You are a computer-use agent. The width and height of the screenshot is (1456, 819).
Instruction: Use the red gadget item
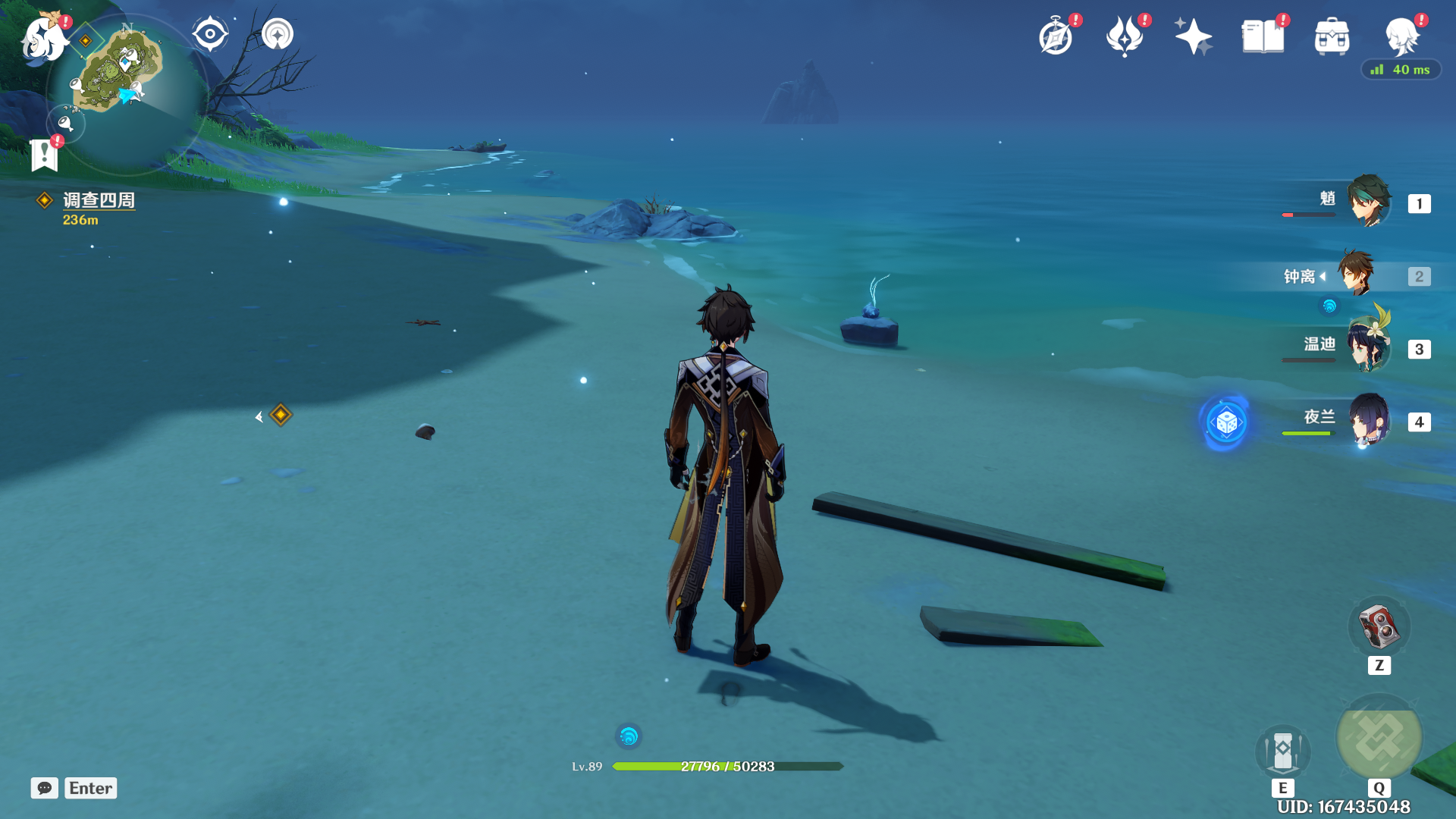click(x=1379, y=628)
